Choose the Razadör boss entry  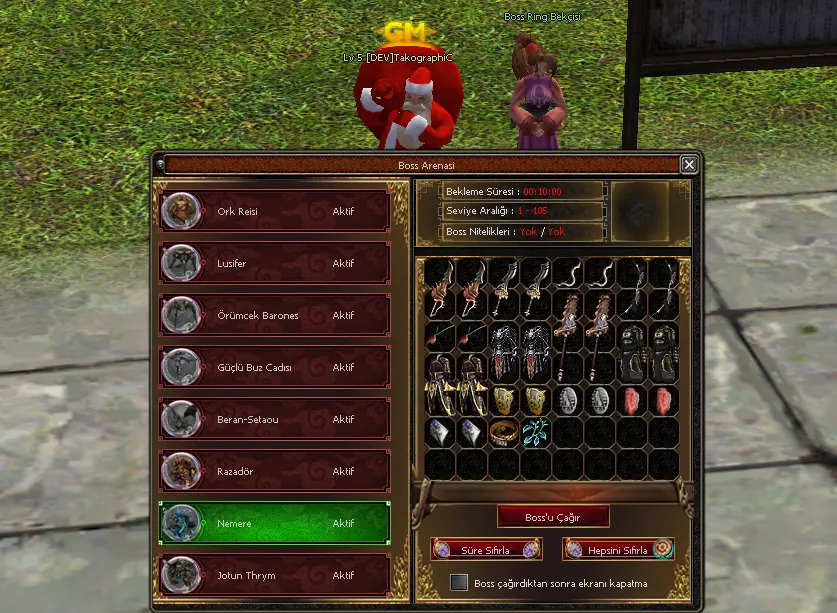(x=274, y=471)
